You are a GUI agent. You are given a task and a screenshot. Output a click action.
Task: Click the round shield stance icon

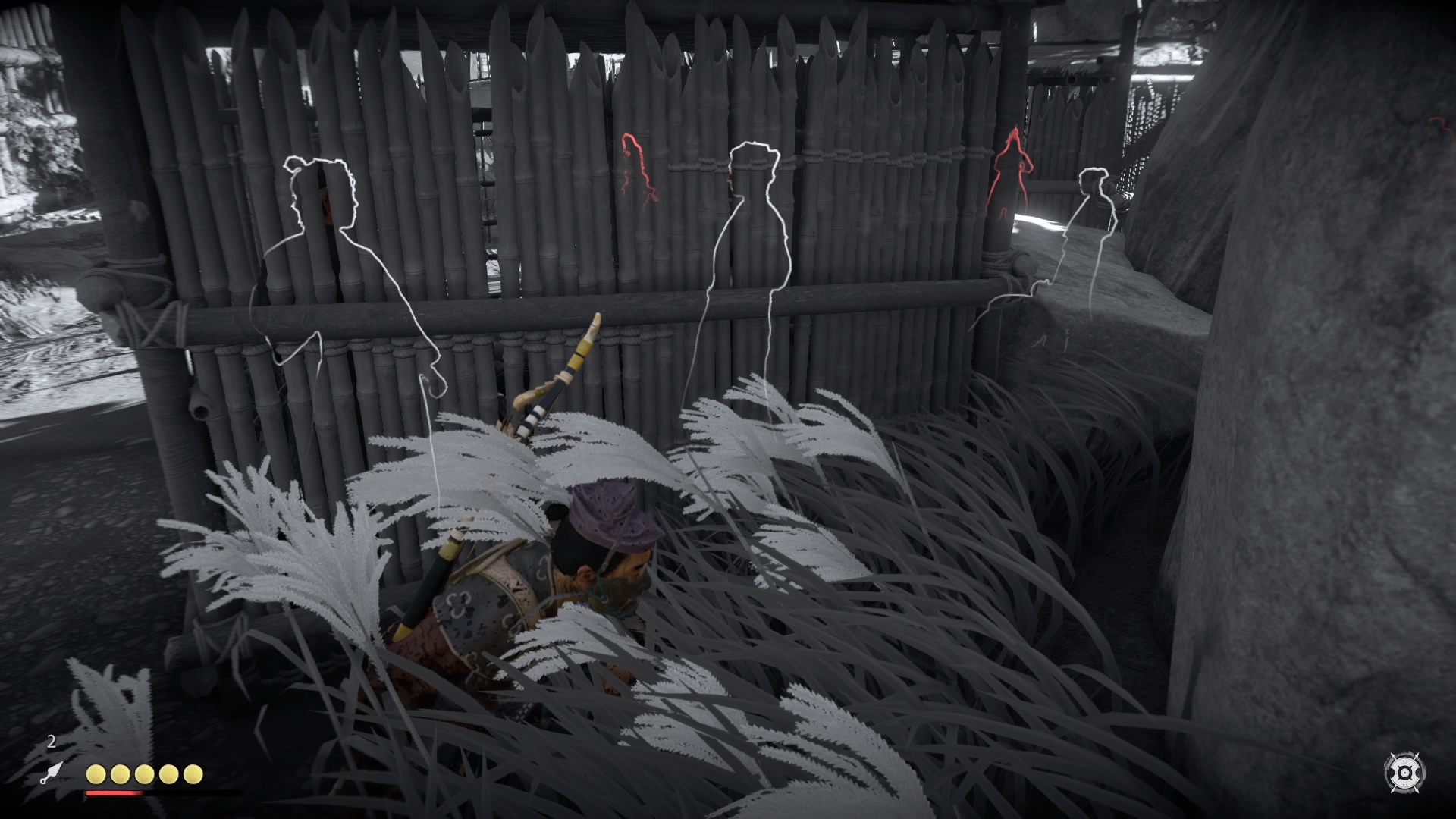(1404, 773)
